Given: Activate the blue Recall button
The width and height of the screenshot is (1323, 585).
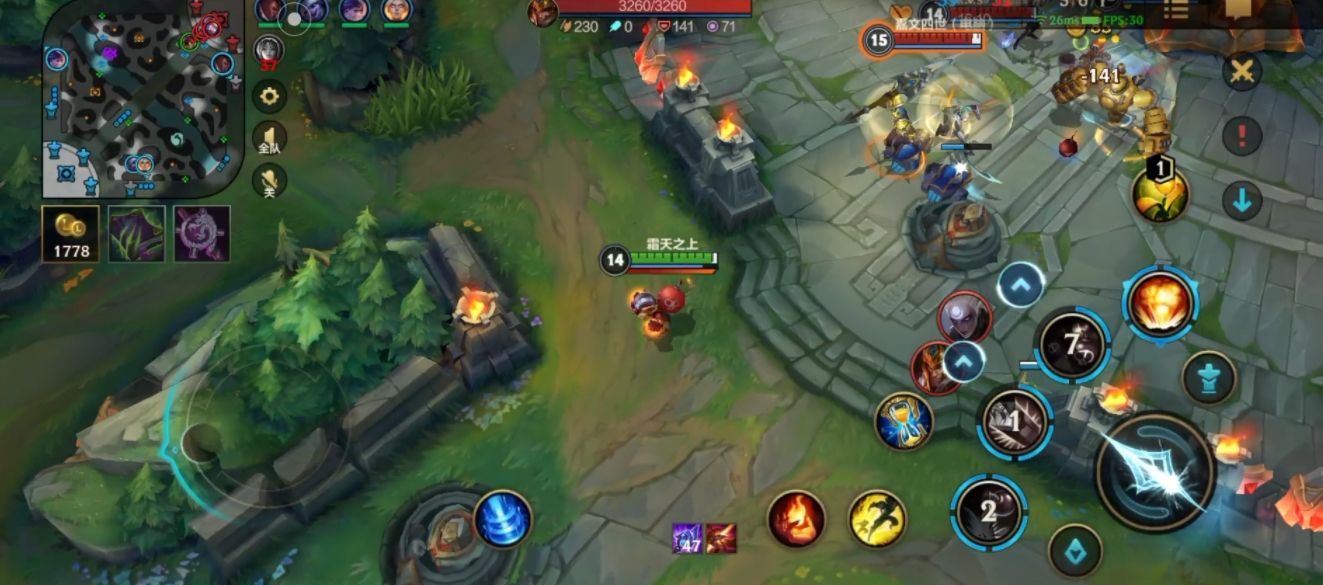Looking at the screenshot, I should click(x=503, y=518).
